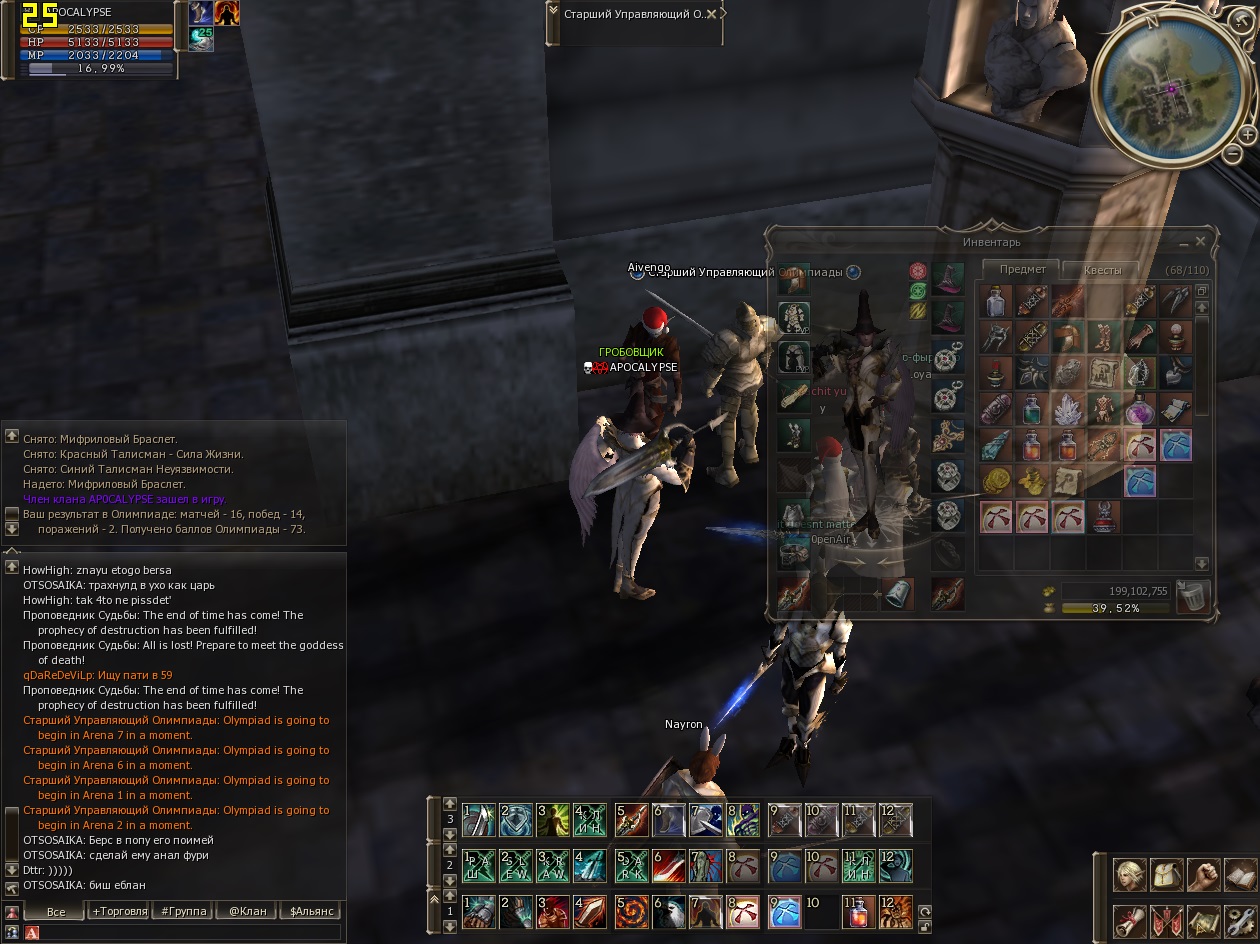Zoom in the minimap with plus button
Viewport: 1260px width, 944px height.
tap(1247, 134)
